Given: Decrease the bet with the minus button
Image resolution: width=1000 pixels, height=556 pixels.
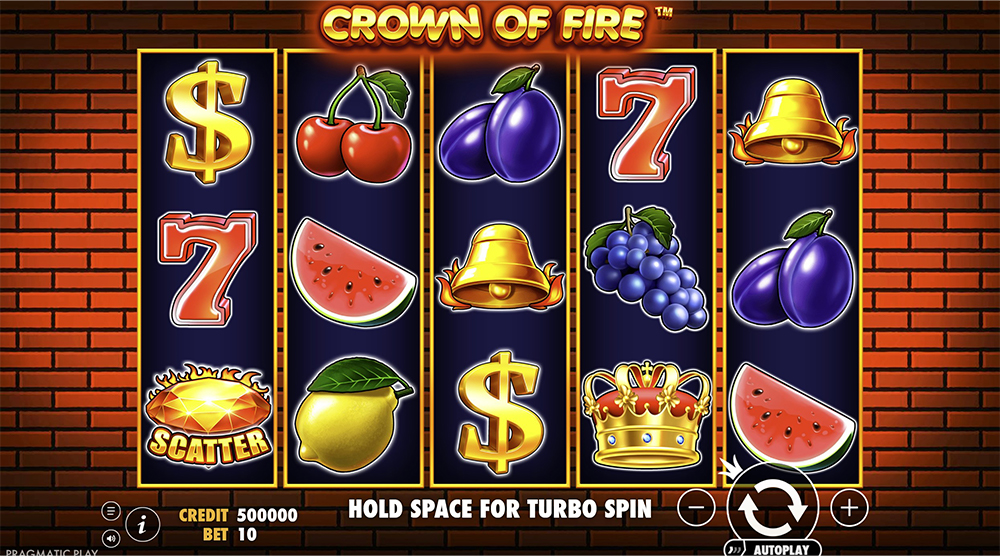Looking at the screenshot, I should [699, 507].
